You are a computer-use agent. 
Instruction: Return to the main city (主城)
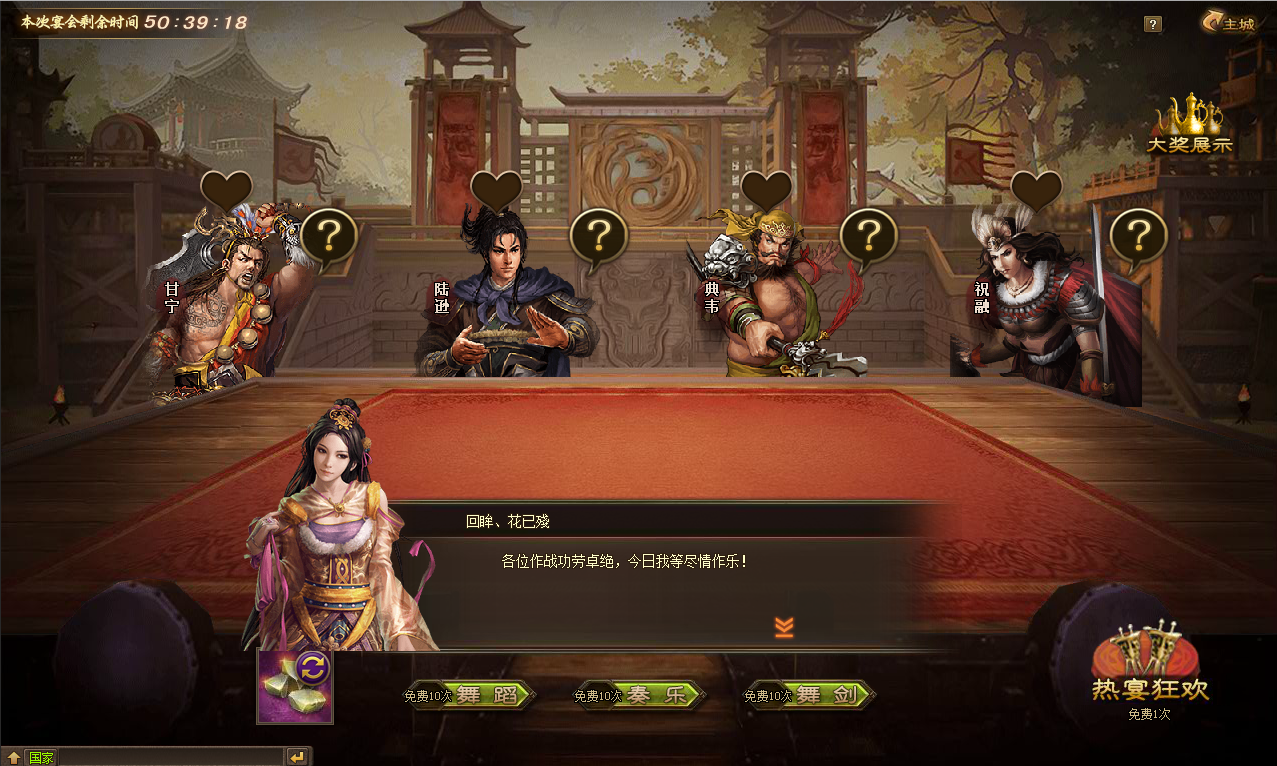pyautogui.click(x=1229, y=23)
